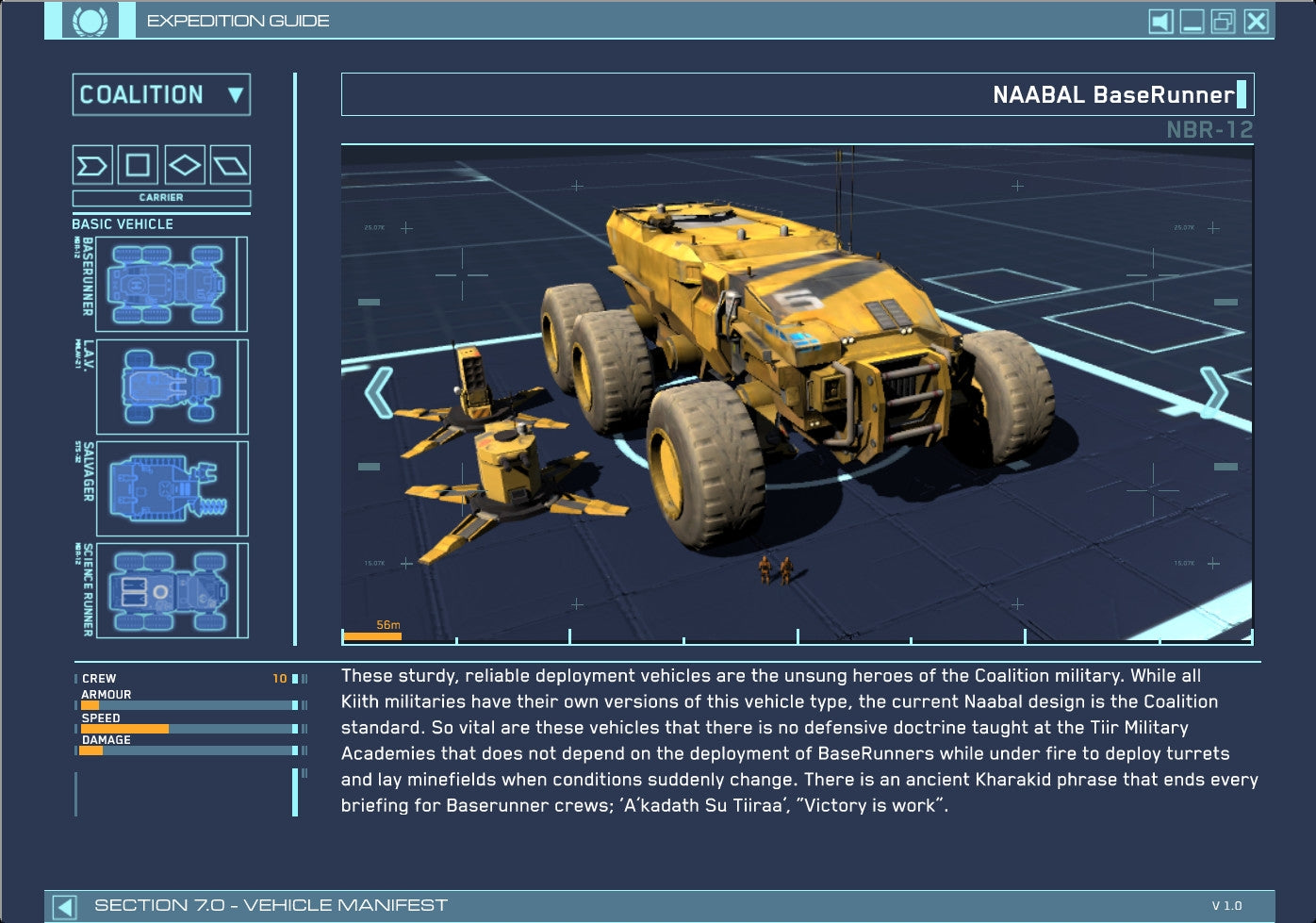This screenshot has height=923, width=1316.
Task: Open the Science Runner vehicle schematic
Action: coord(170,592)
